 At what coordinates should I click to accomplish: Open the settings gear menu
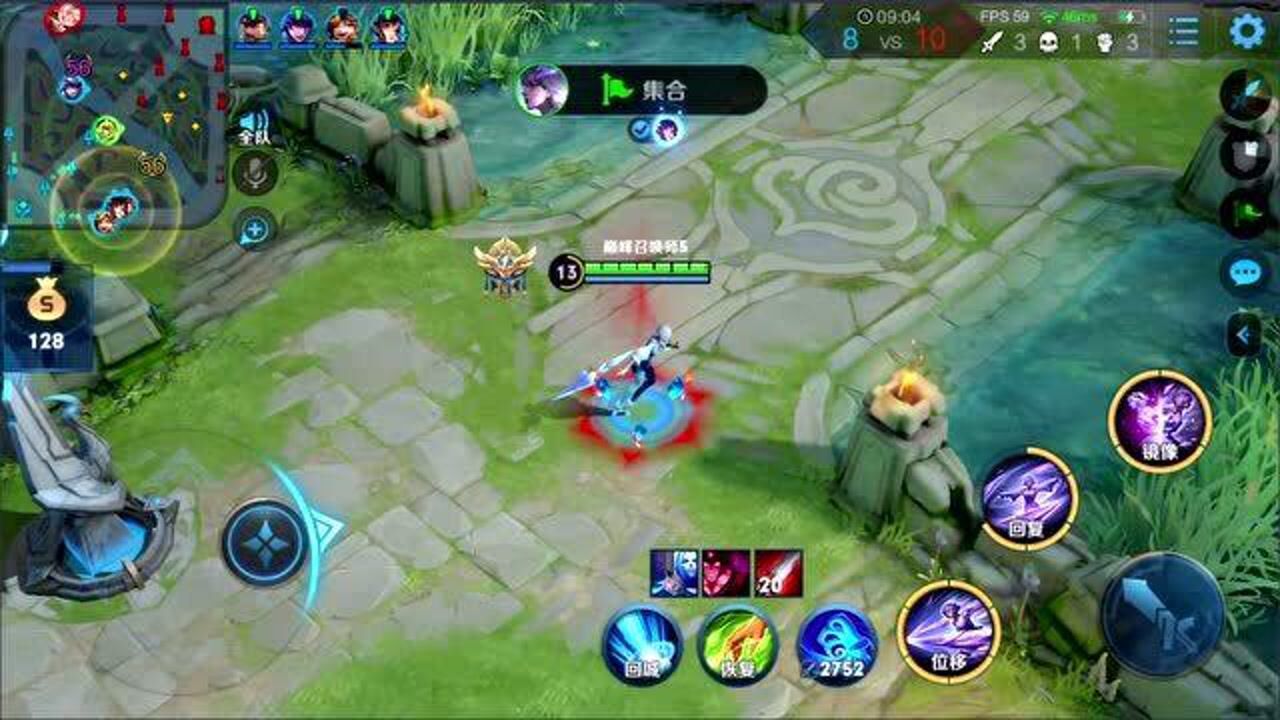point(1246,32)
